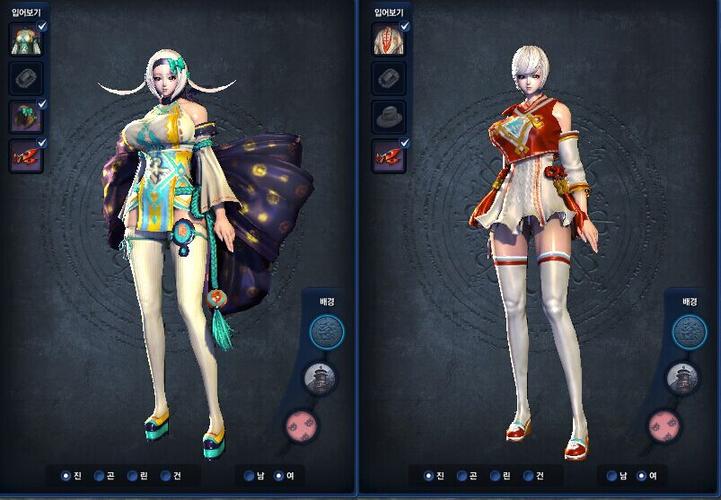Choose 건 race under the red-outfit character

tap(529, 475)
